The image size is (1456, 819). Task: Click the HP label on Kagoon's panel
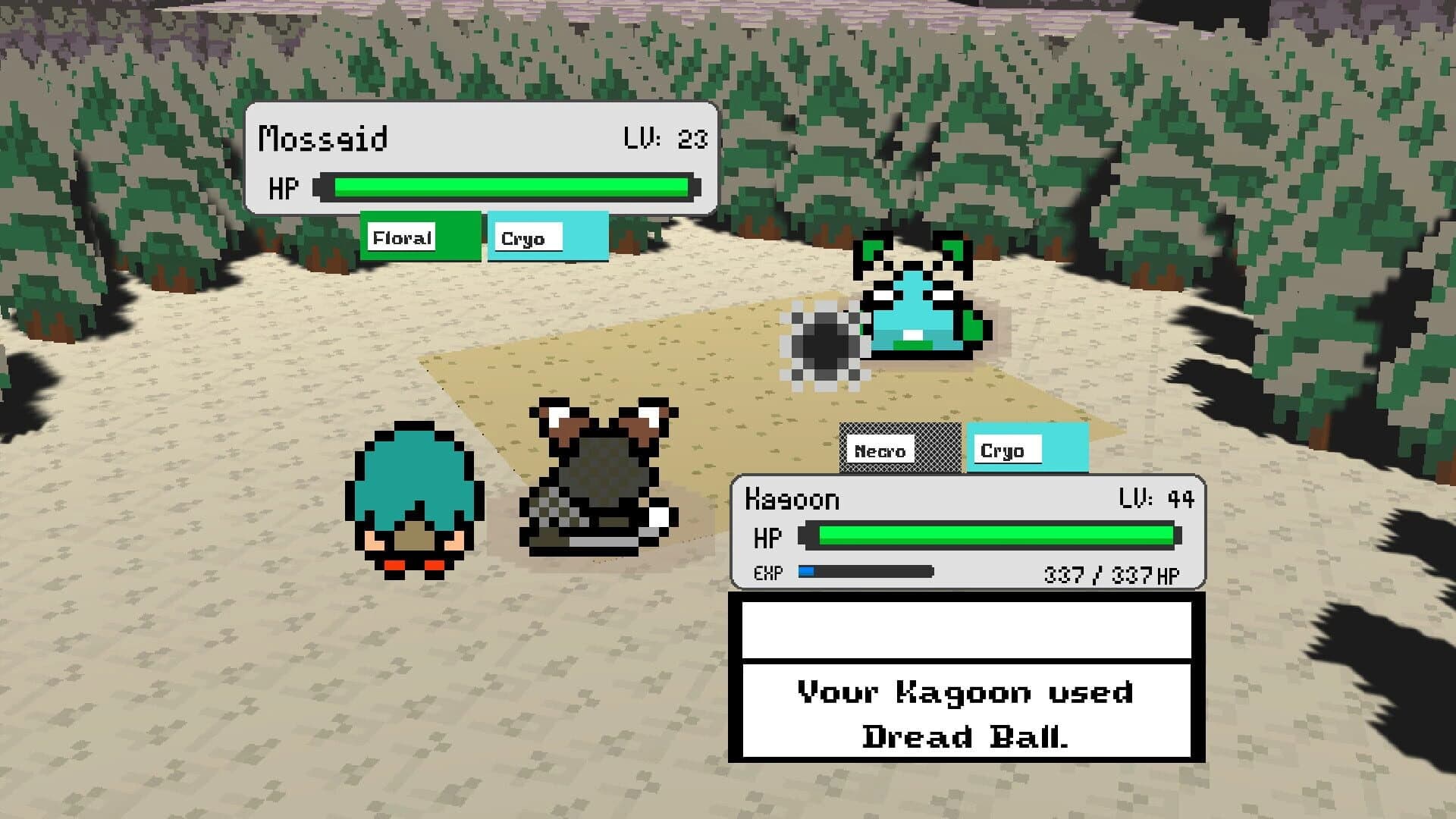point(768,536)
